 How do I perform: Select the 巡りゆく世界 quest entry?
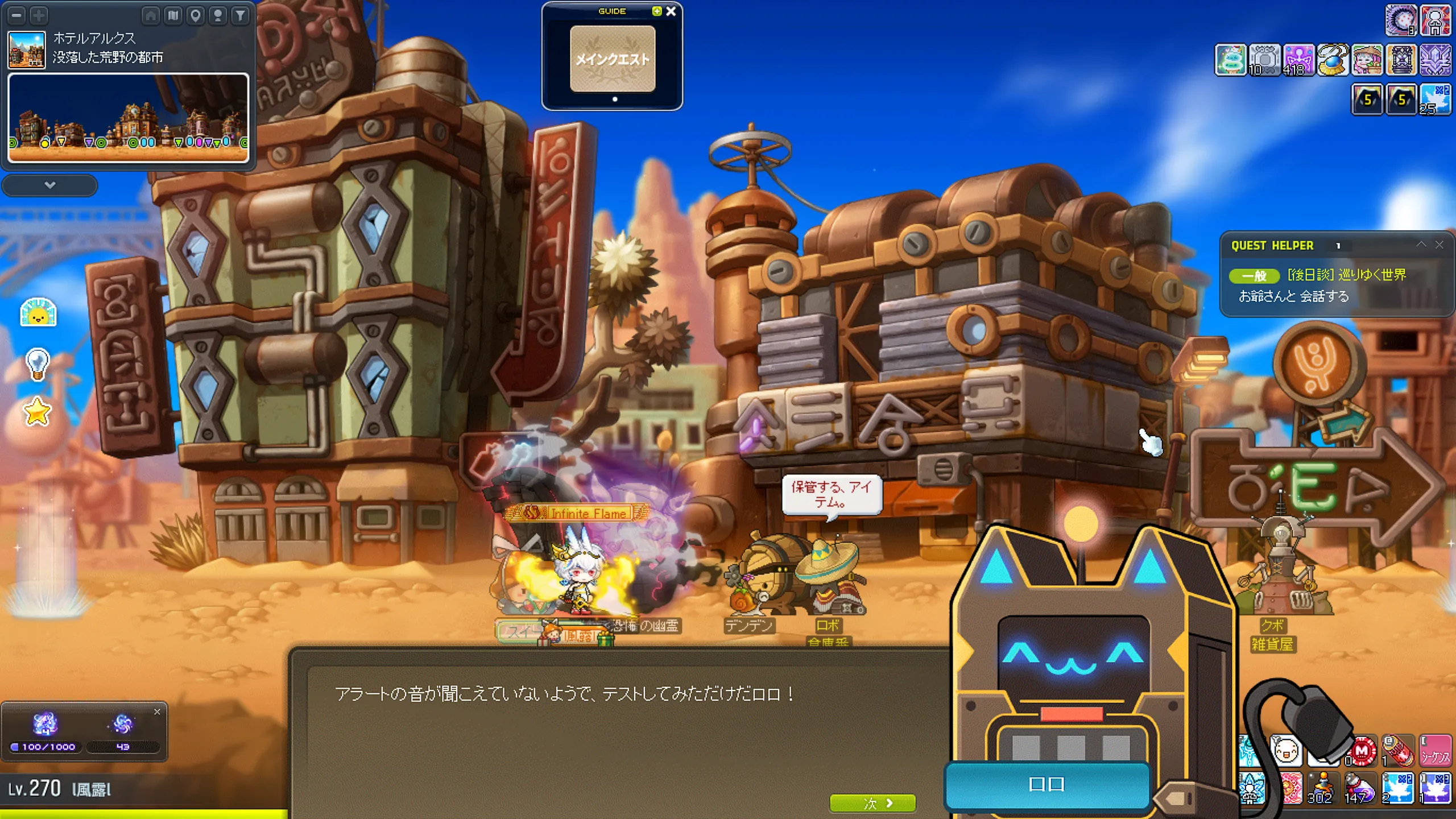(1346, 275)
